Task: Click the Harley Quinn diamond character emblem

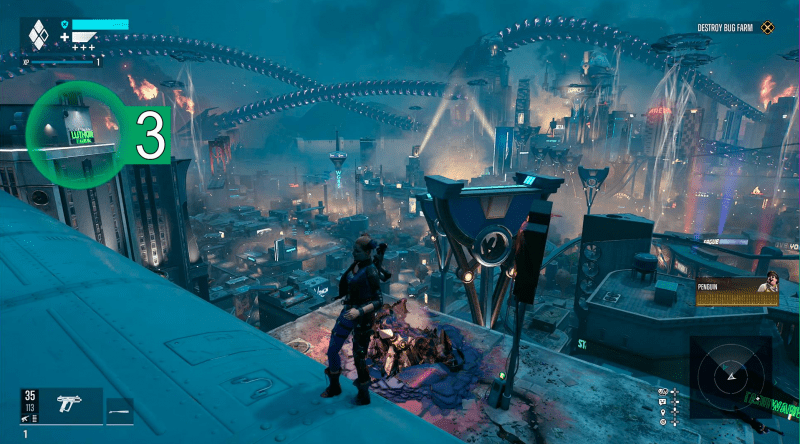Action: [x=37, y=36]
